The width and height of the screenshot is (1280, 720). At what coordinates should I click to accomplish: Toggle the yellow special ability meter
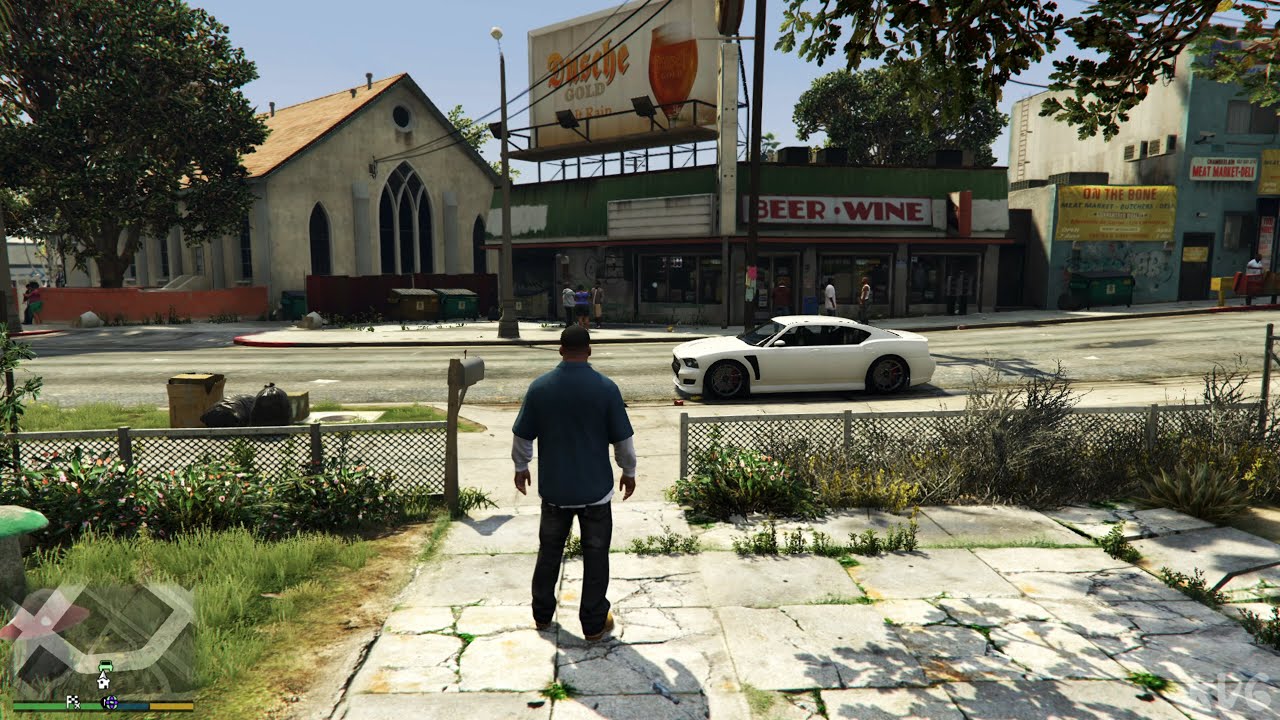[171, 706]
